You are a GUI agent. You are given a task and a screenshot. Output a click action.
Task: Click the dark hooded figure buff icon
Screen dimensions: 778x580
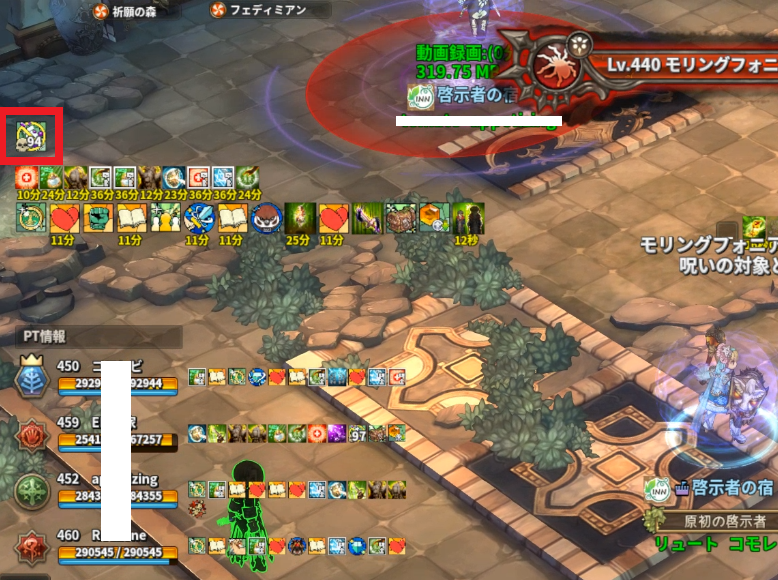467,217
